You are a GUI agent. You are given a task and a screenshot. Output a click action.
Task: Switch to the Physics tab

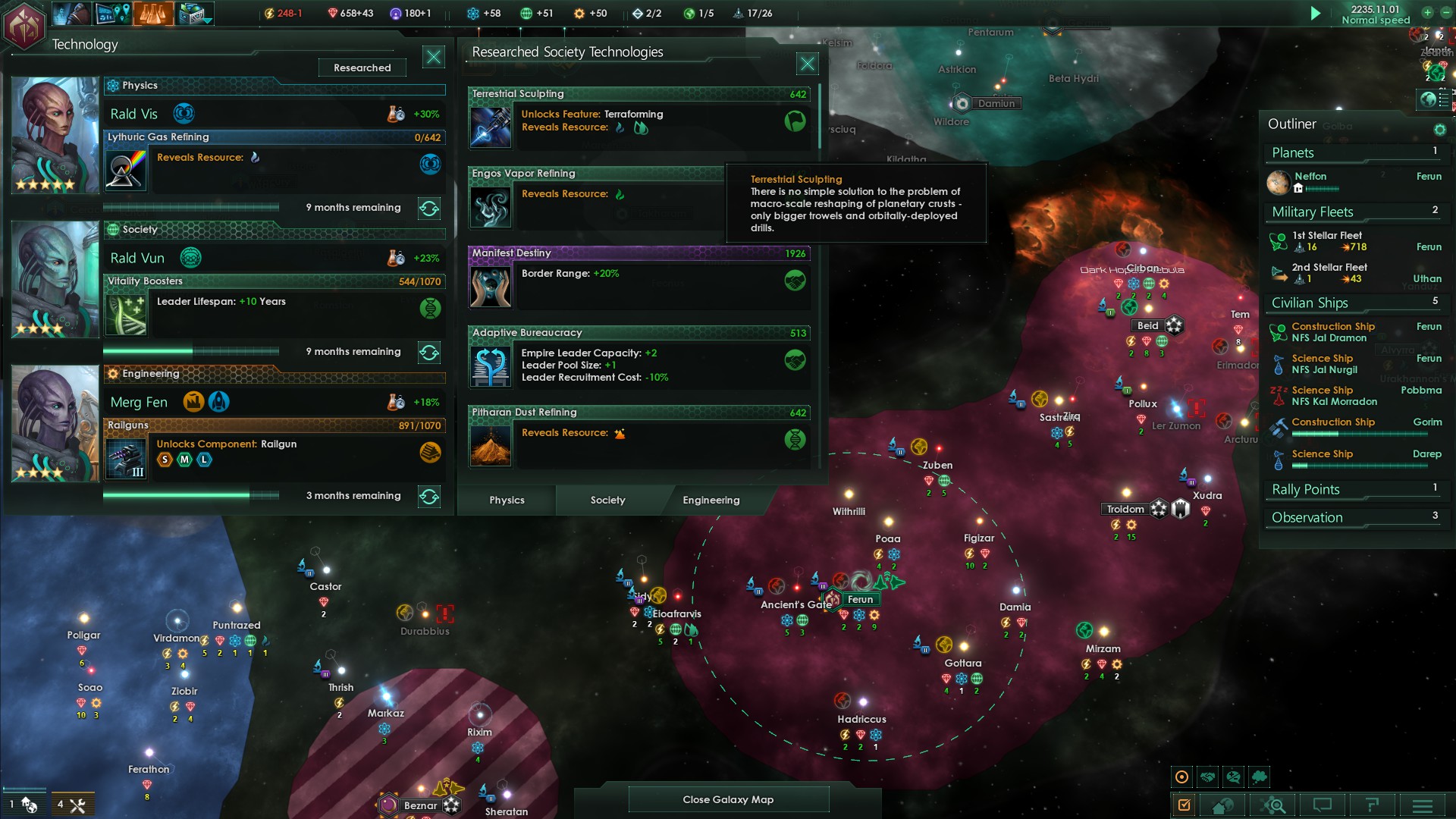[507, 500]
